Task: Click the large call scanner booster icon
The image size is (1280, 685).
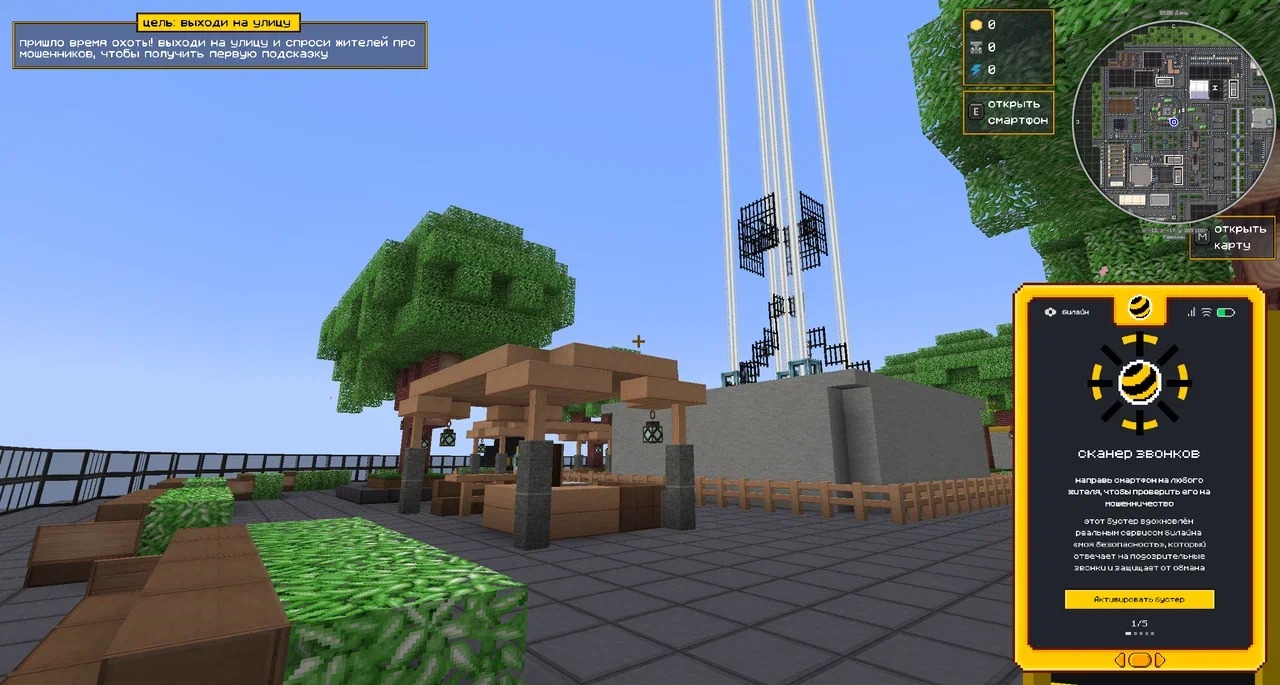Action: [1139, 380]
